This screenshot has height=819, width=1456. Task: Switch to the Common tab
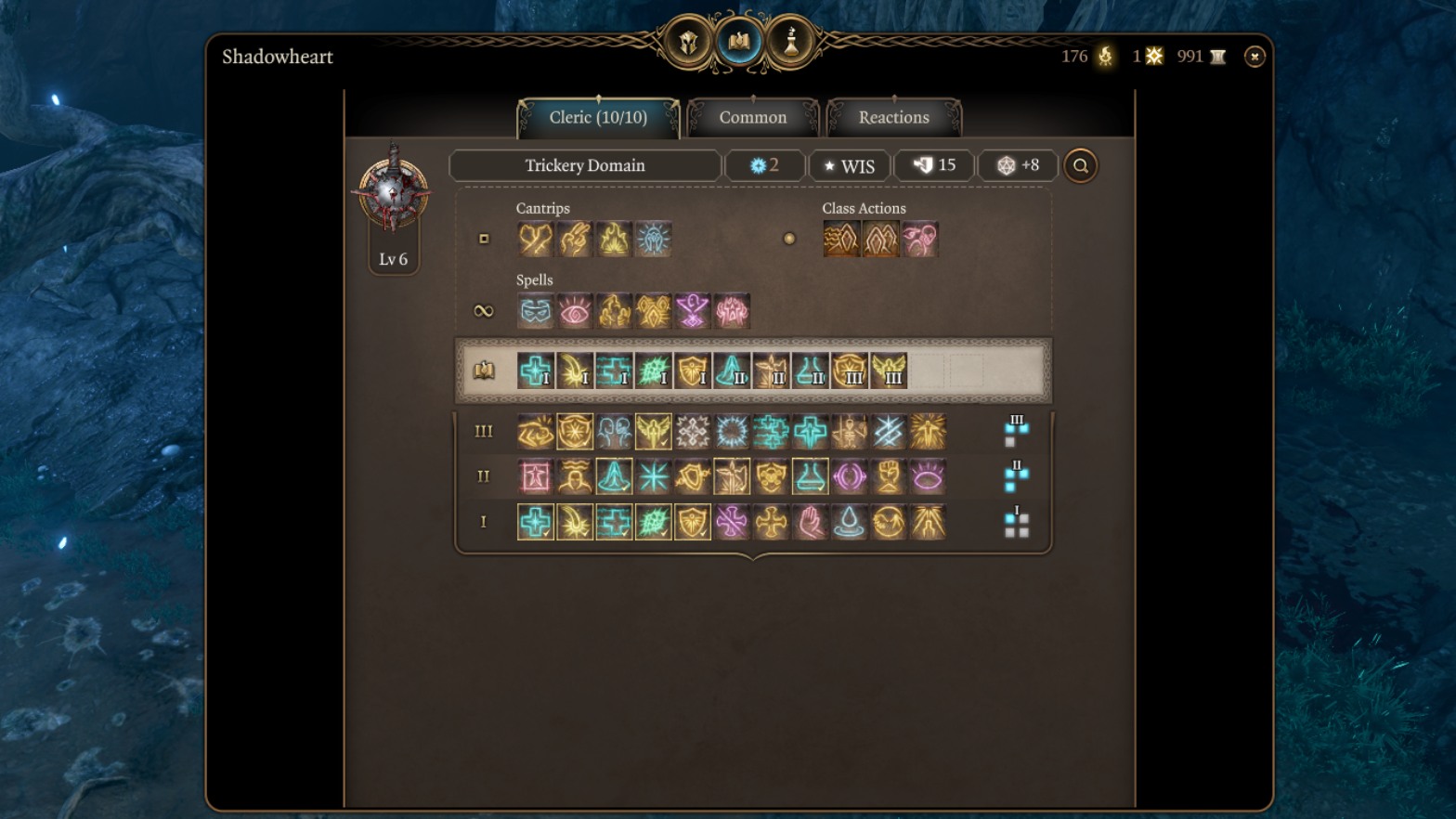751,117
